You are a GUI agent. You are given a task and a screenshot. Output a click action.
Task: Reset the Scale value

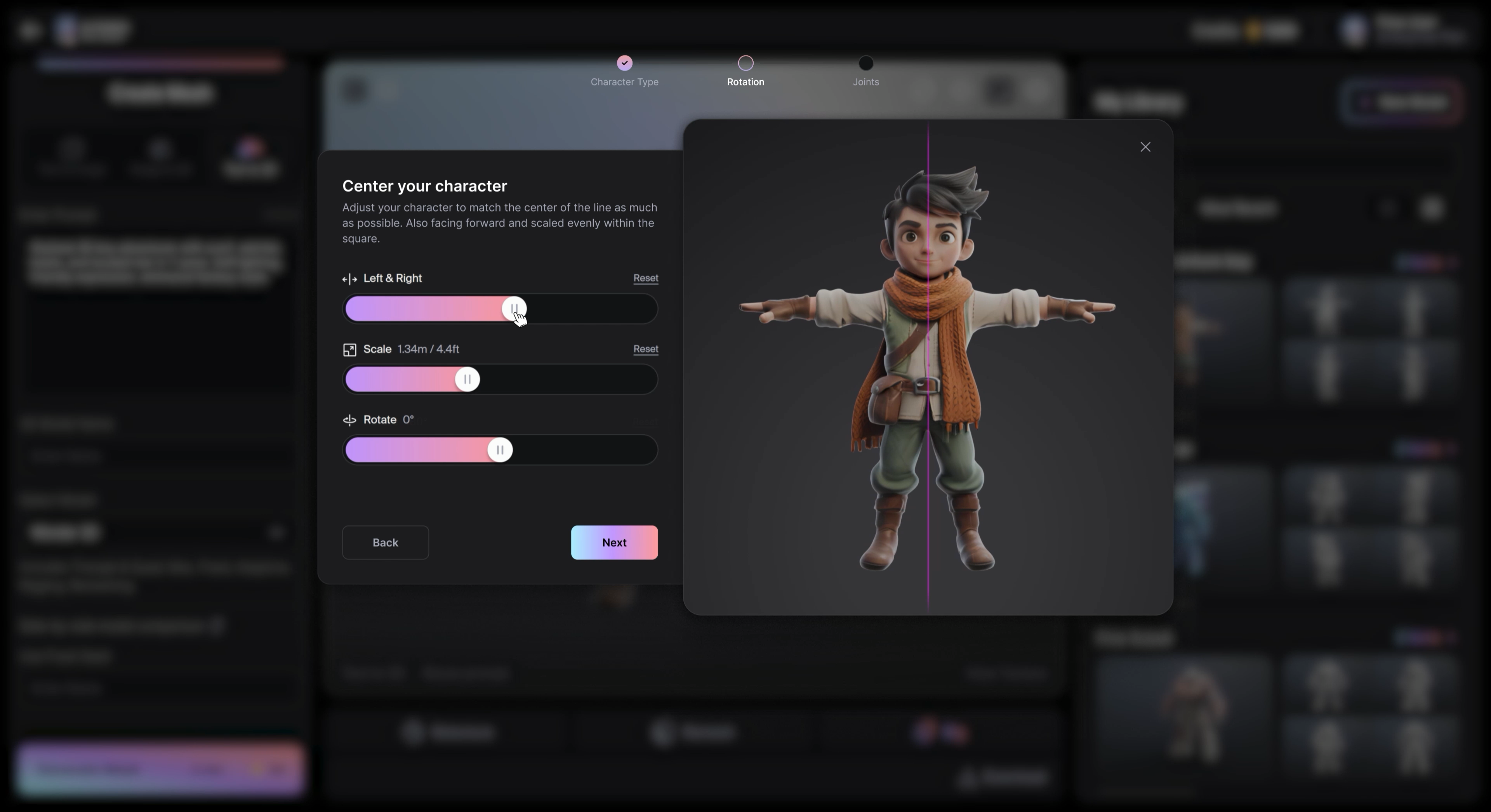click(645, 350)
